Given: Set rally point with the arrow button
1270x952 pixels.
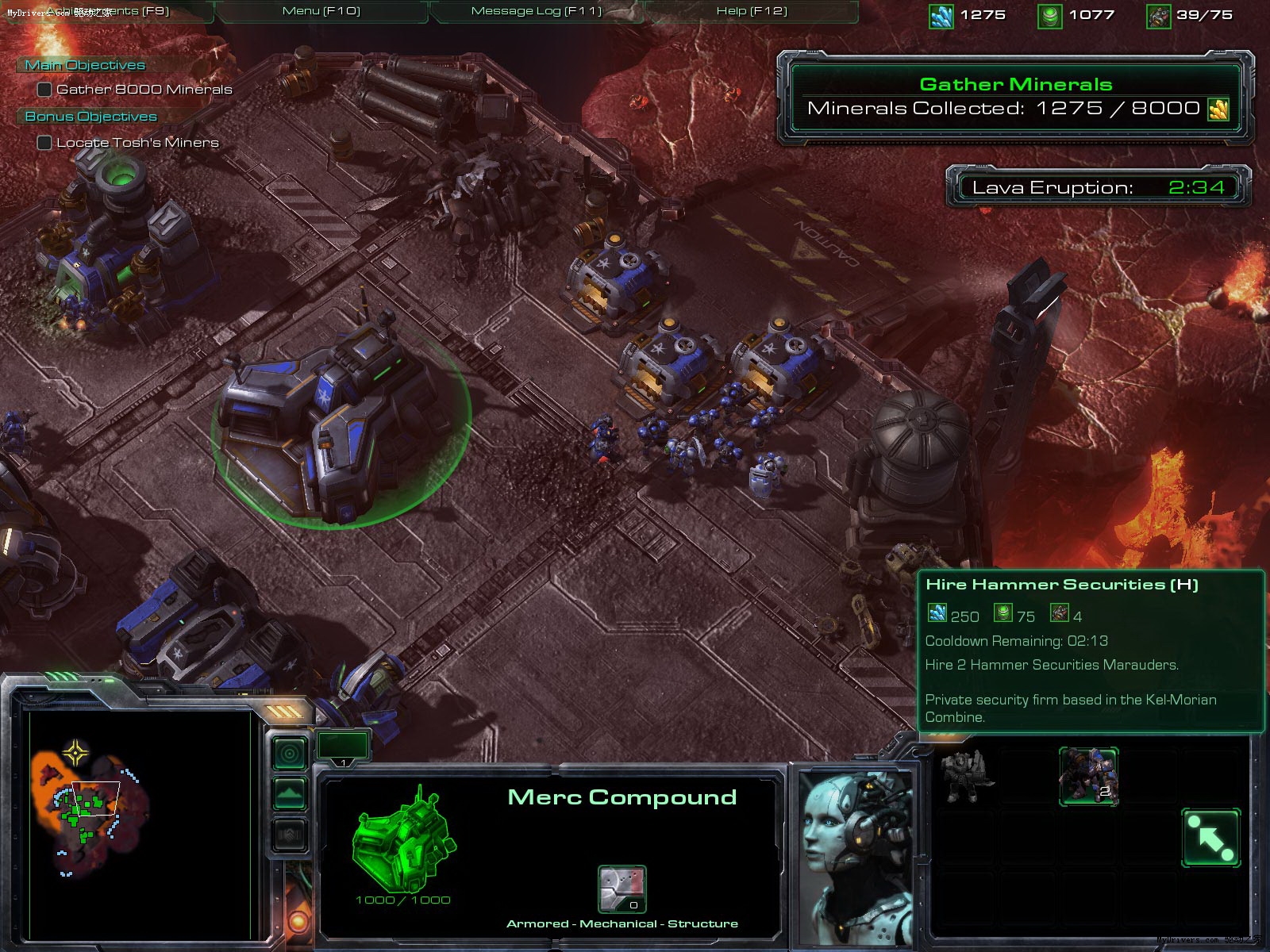Looking at the screenshot, I should tap(1210, 838).
